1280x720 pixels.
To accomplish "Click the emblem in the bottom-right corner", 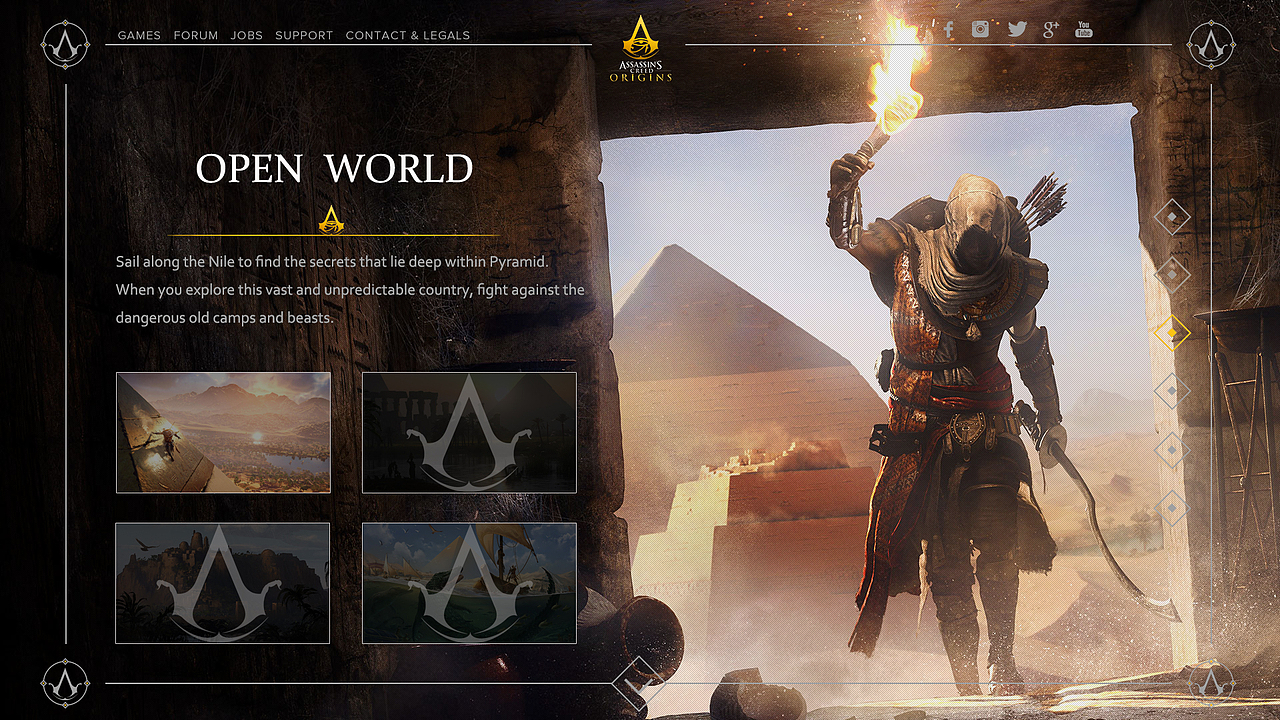I will (1213, 684).
